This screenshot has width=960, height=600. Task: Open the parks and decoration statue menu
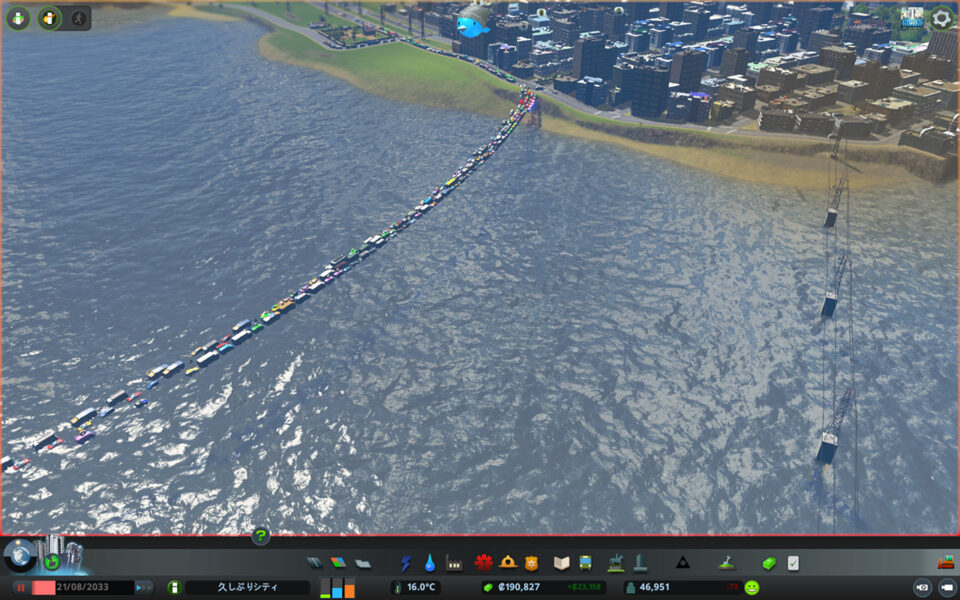616,563
